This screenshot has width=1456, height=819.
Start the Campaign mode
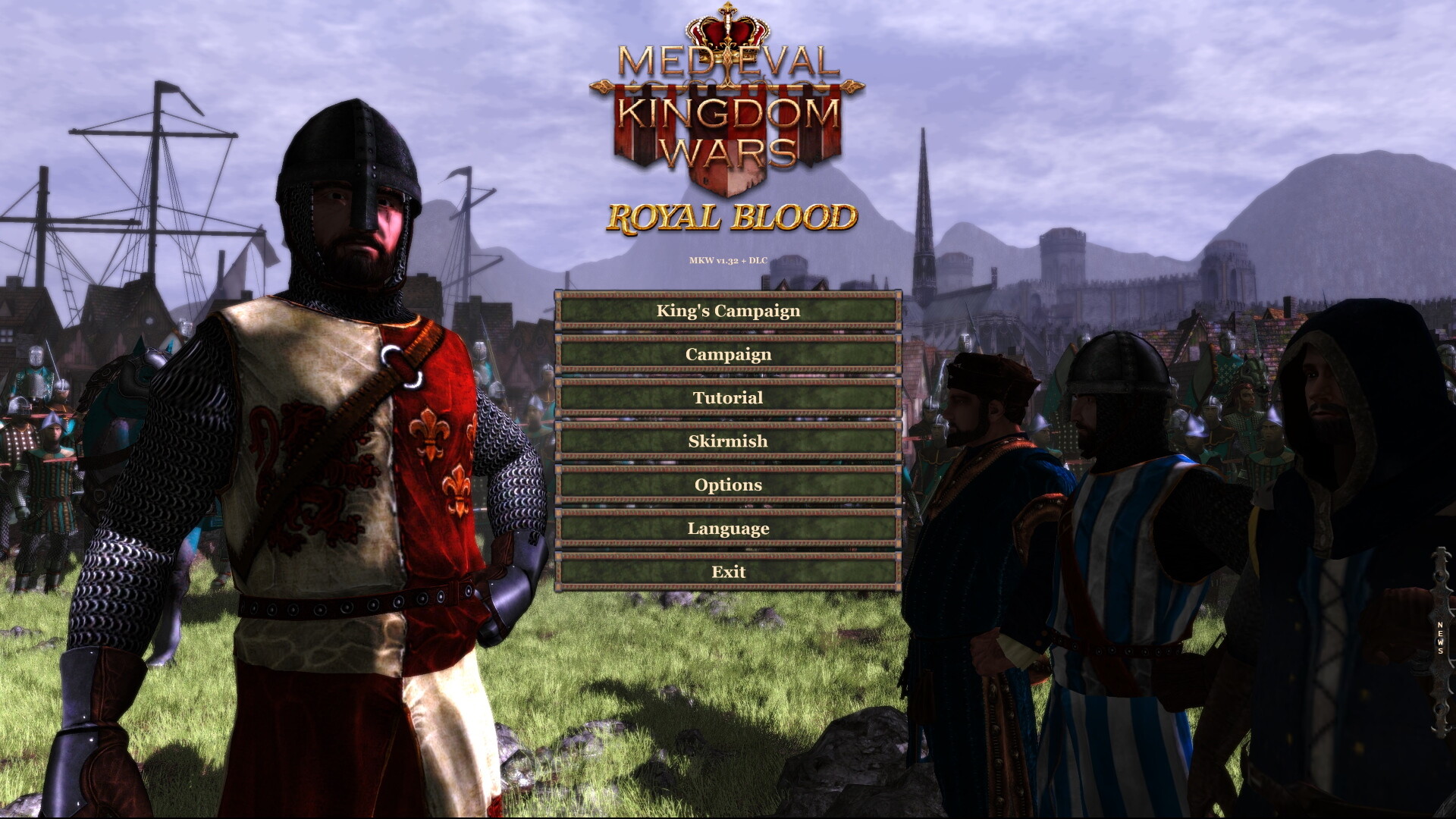[x=728, y=353]
